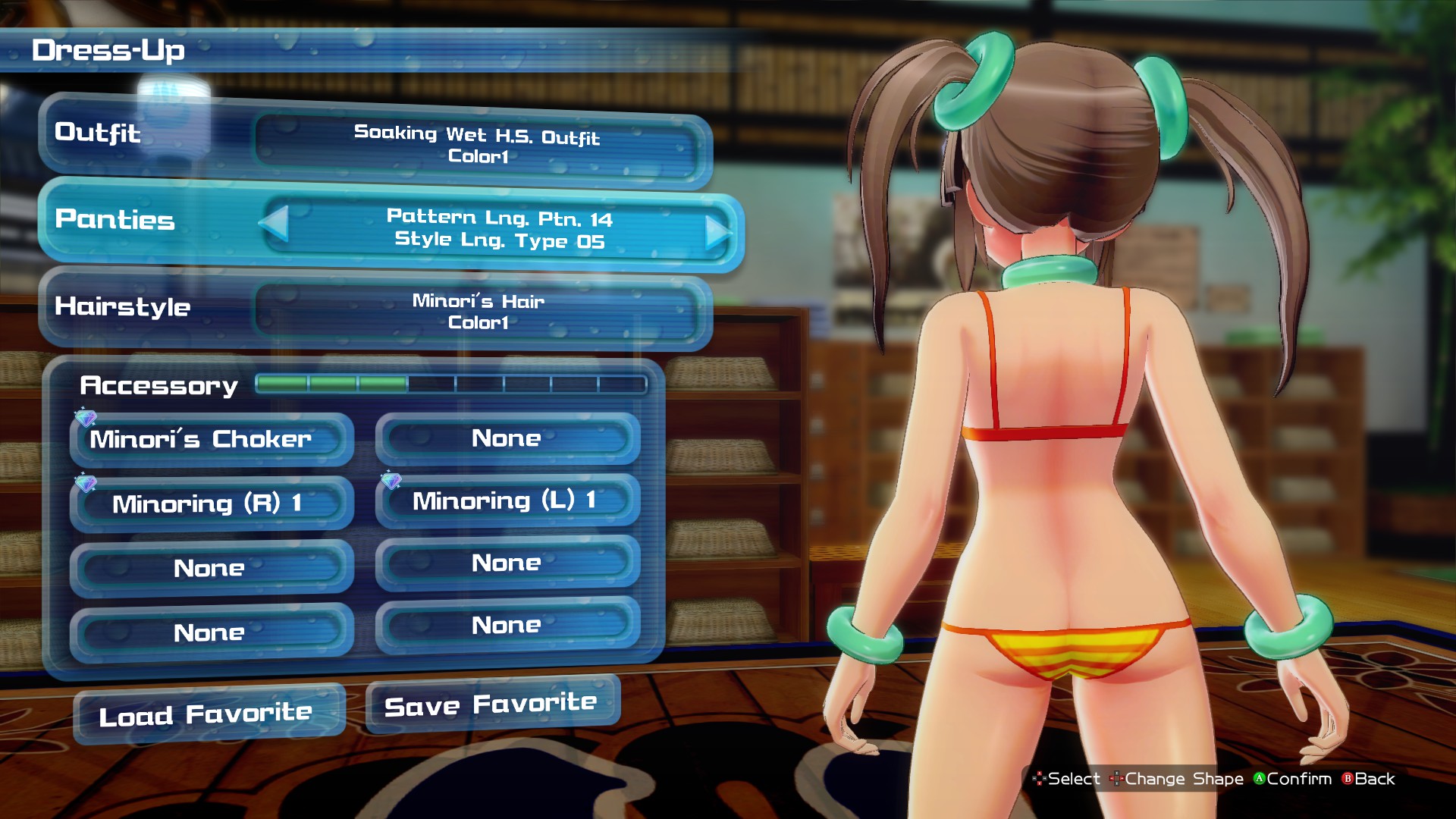
Task: Click Save Favorite button
Action: pyautogui.click(x=492, y=705)
